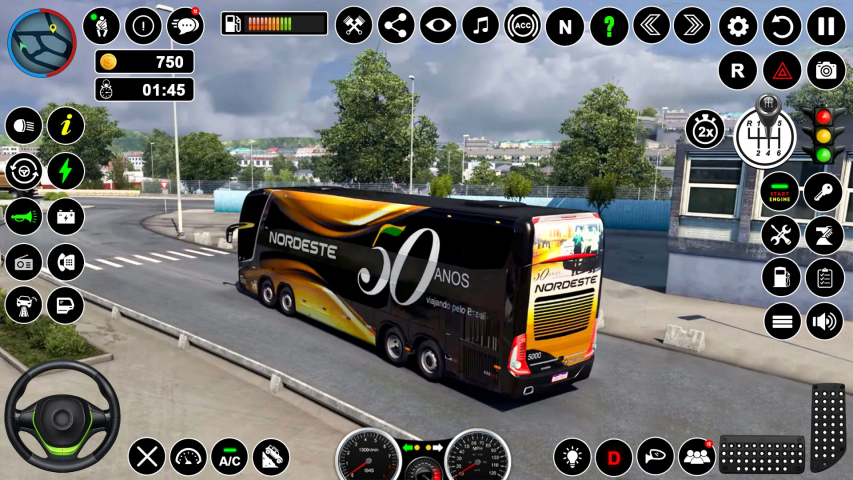Tap the share icon button
853x480 pixels.
pyautogui.click(x=396, y=26)
